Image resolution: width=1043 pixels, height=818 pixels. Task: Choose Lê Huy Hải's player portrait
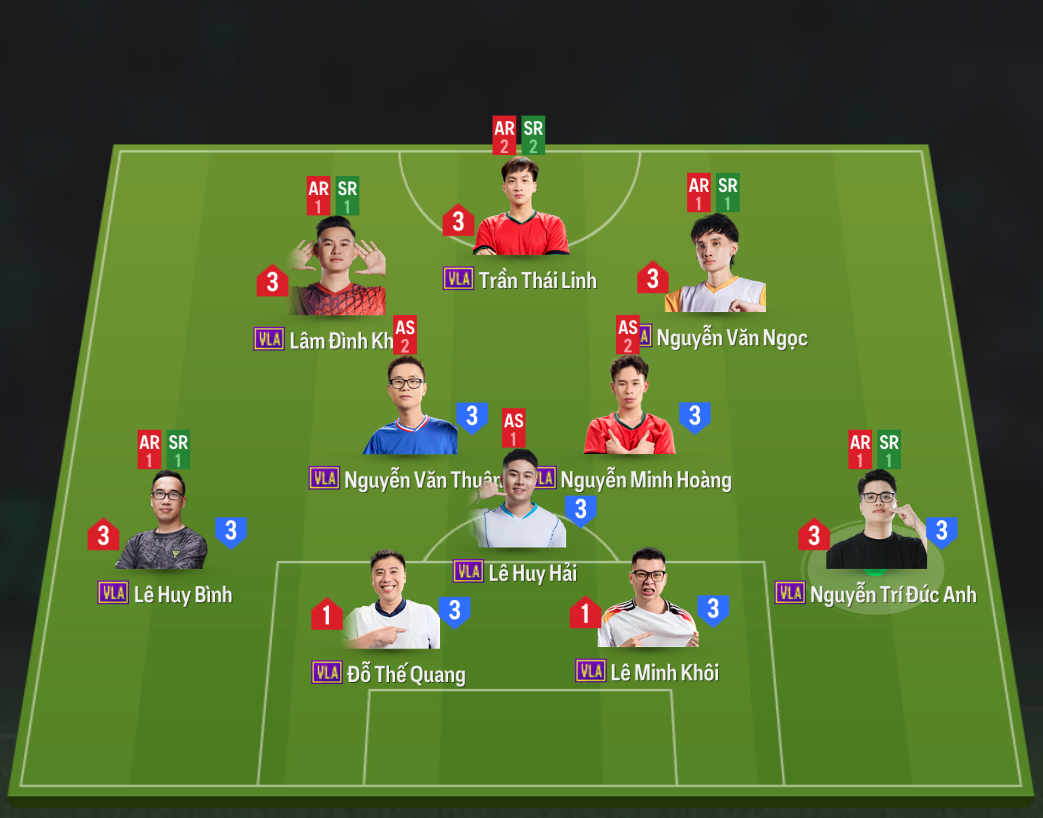point(521,502)
